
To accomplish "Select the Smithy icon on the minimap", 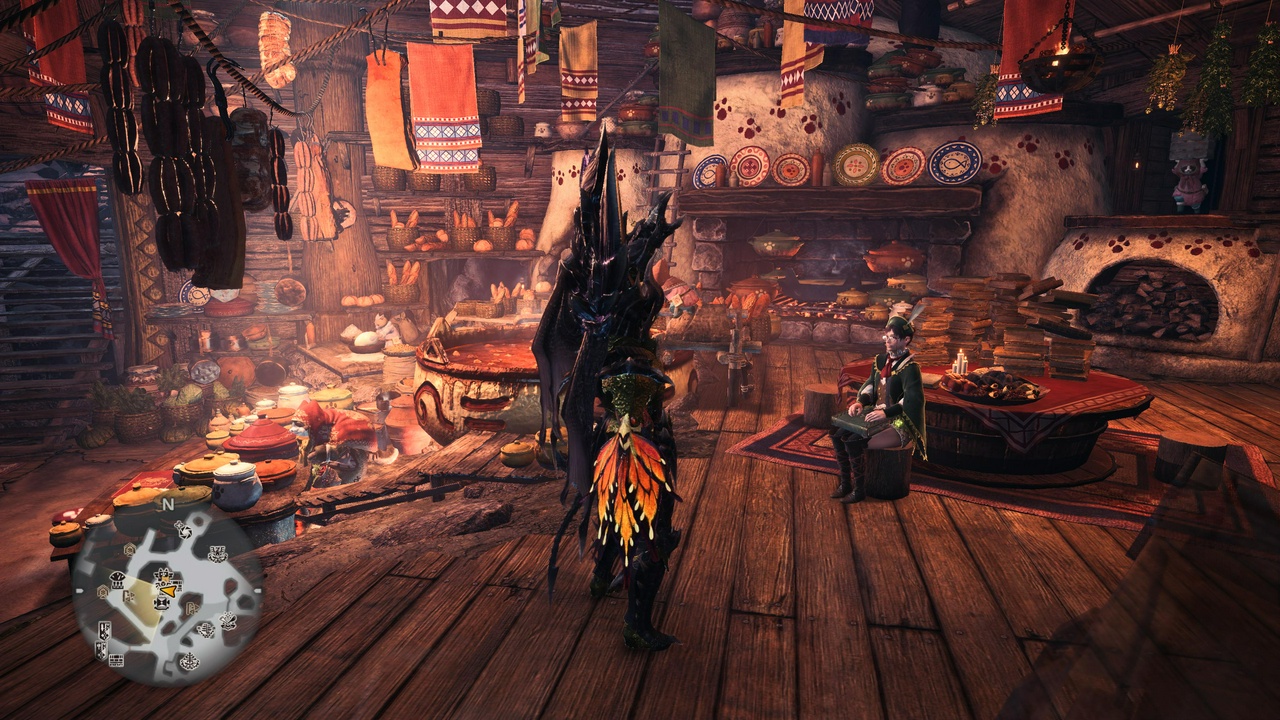I will (x=217, y=555).
